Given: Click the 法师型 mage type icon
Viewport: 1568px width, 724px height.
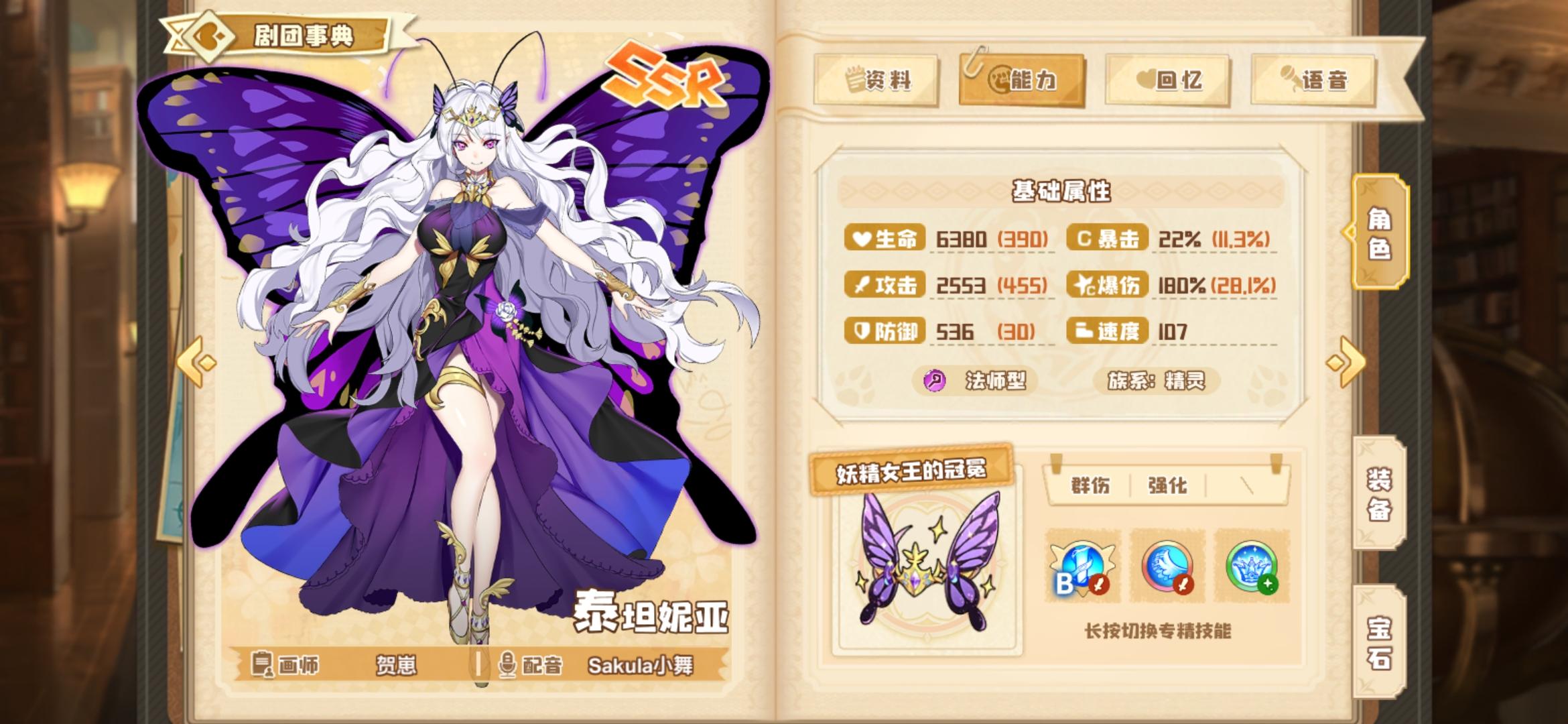Looking at the screenshot, I should 933,381.
